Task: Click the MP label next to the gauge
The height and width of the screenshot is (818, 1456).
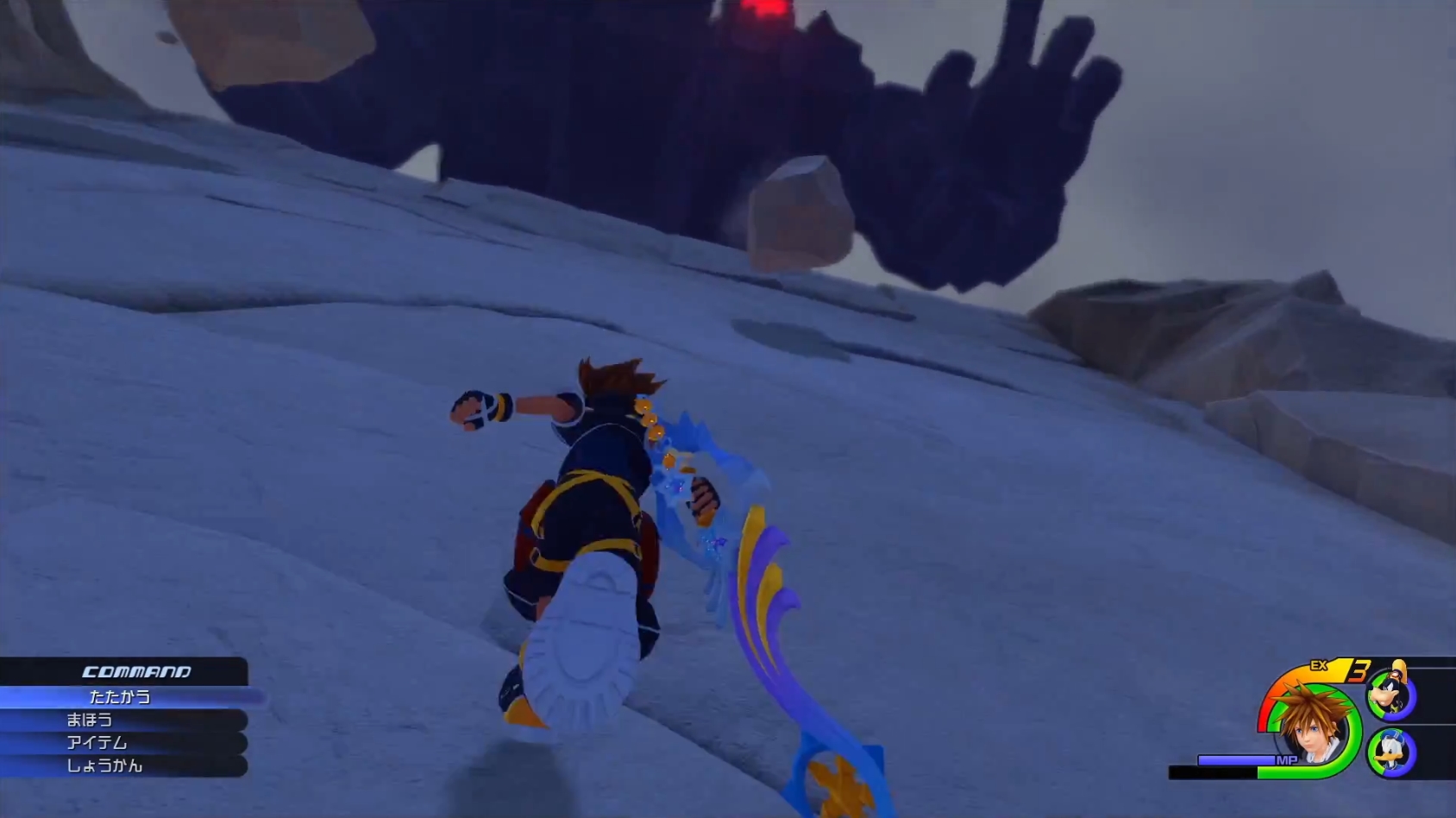Action: (1287, 759)
